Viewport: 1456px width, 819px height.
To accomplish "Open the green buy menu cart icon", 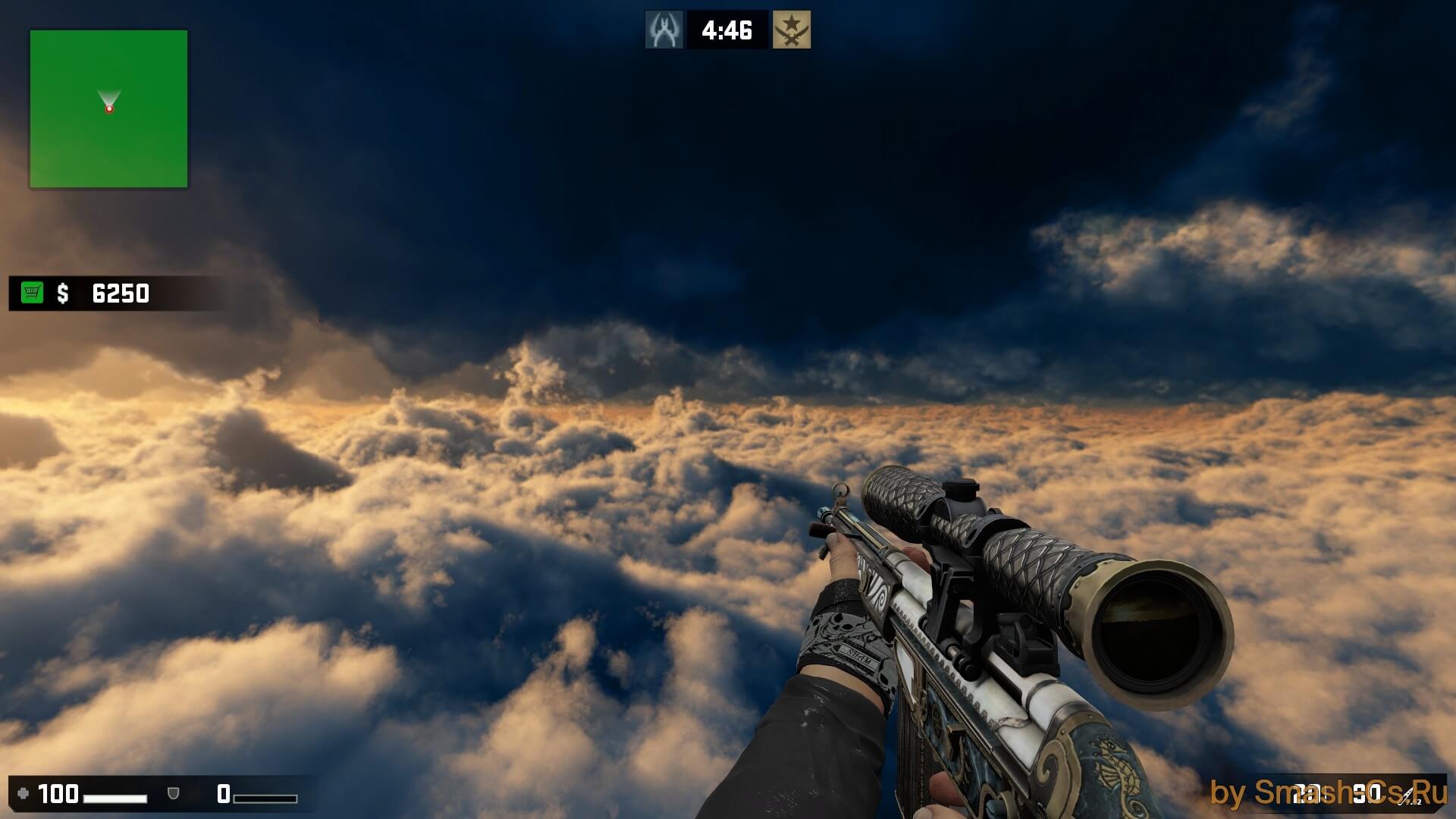I will tap(32, 293).
